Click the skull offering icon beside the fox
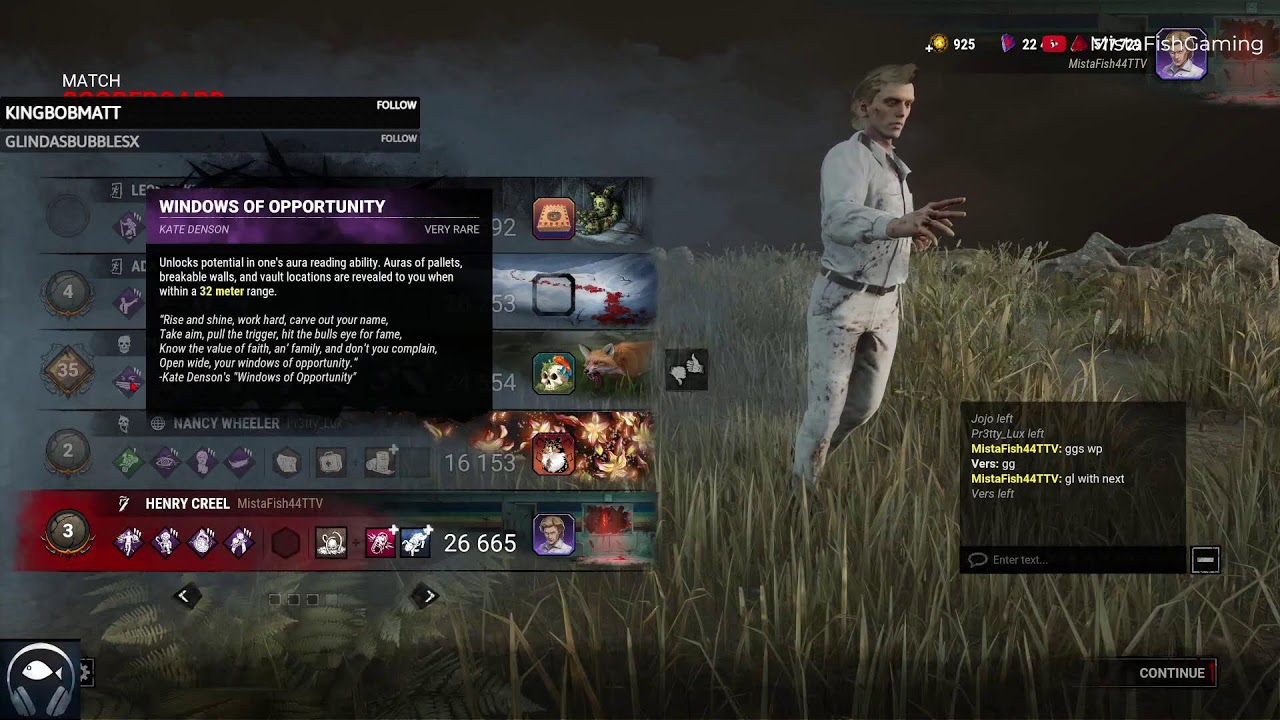Screen dimensions: 1280x720 point(554,374)
